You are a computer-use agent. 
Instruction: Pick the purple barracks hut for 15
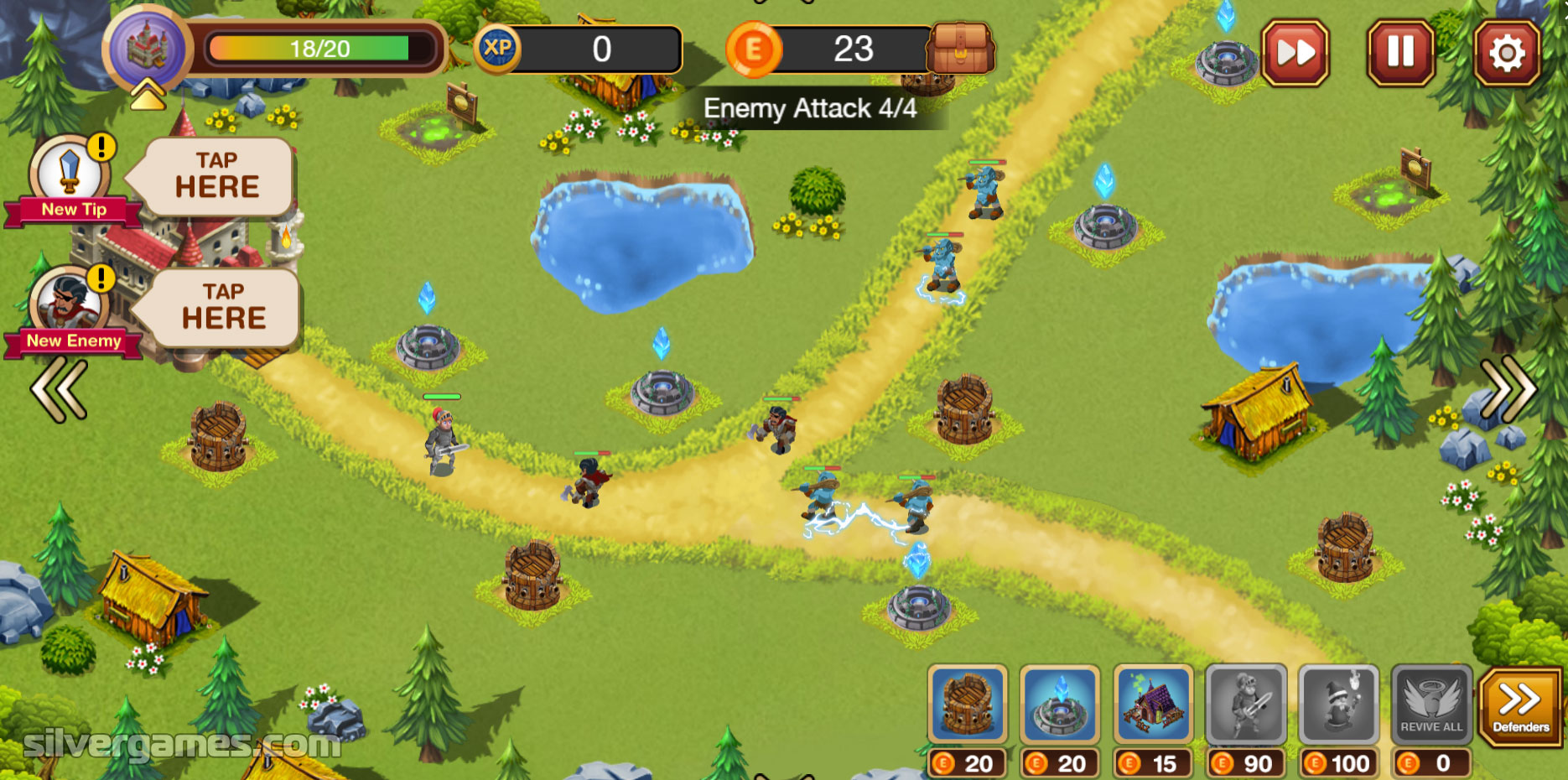(1153, 705)
